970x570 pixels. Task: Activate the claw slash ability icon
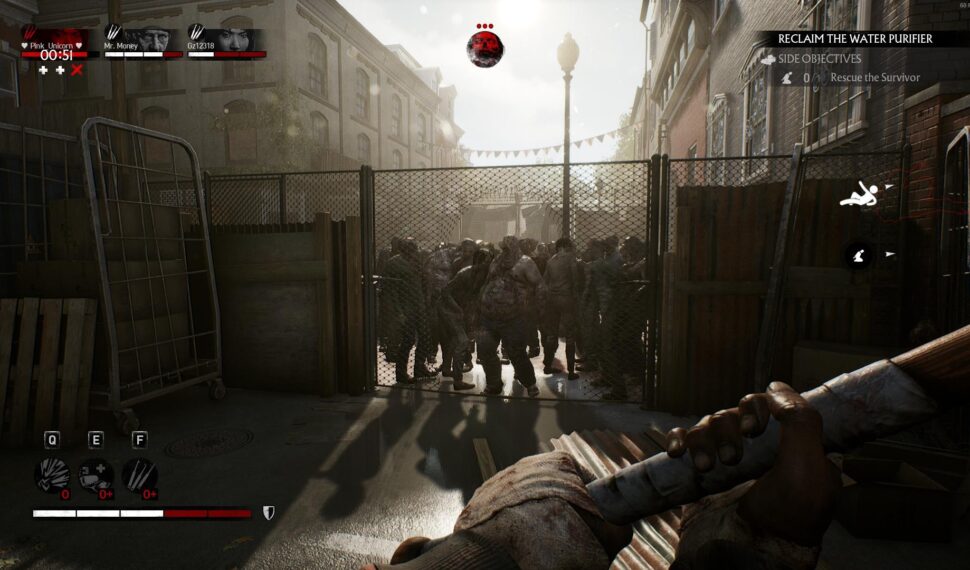(140, 476)
